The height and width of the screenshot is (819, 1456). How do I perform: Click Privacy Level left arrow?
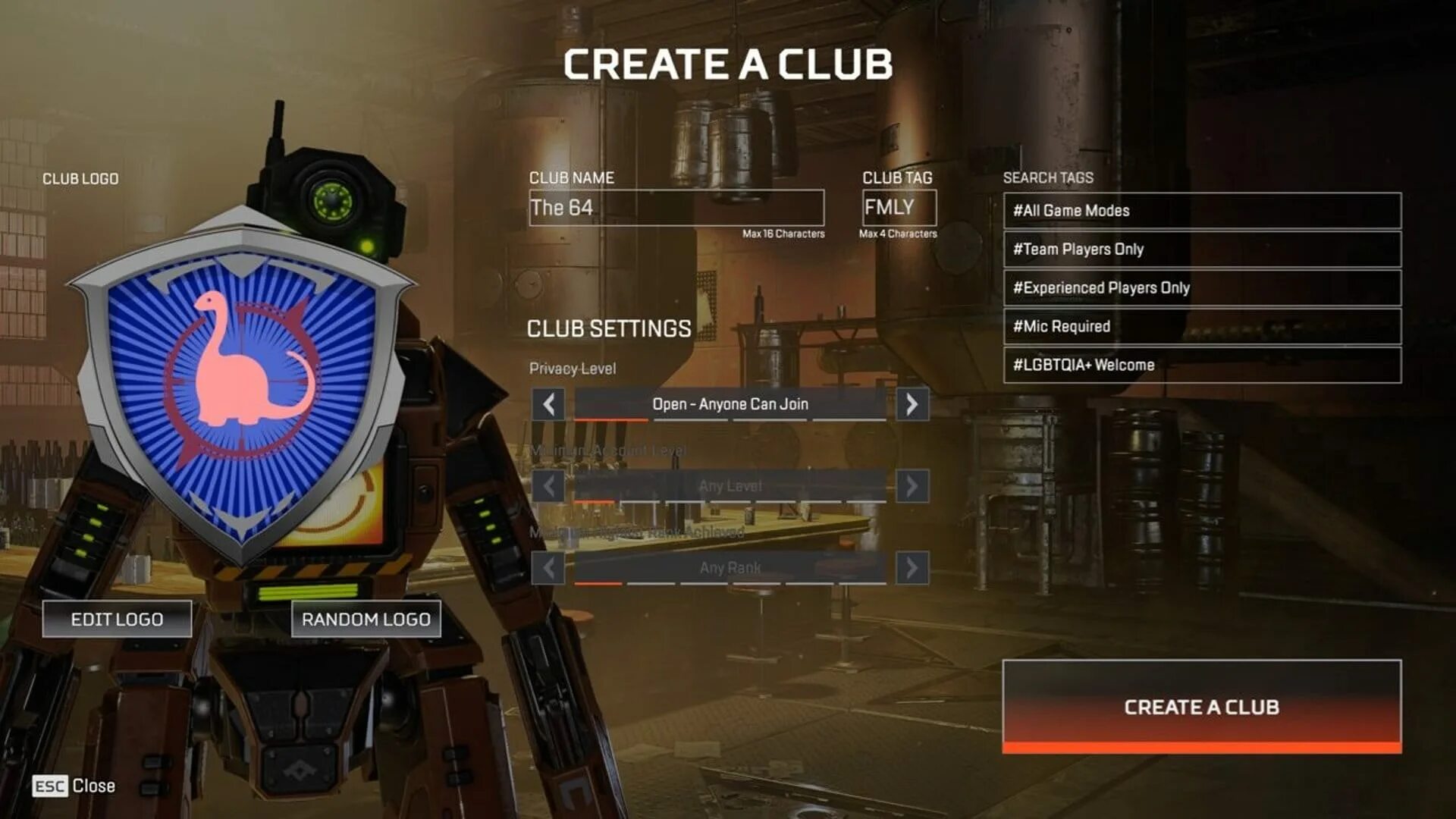[548, 404]
